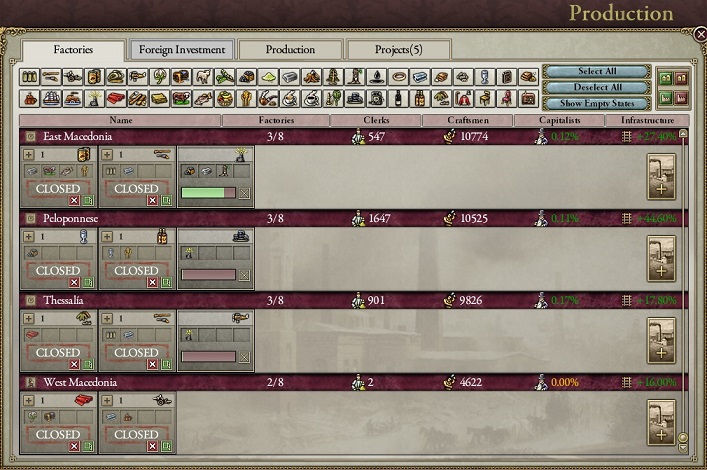Open the Projects(5) tab

(398, 49)
